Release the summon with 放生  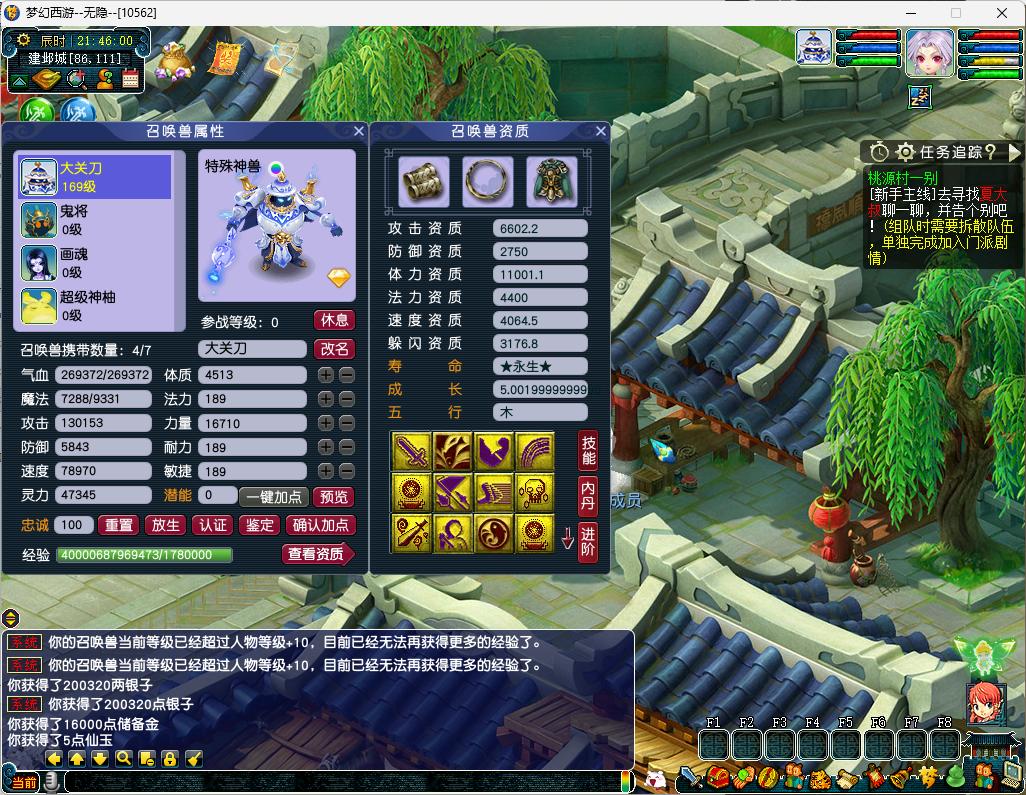[x=165, y=525]
